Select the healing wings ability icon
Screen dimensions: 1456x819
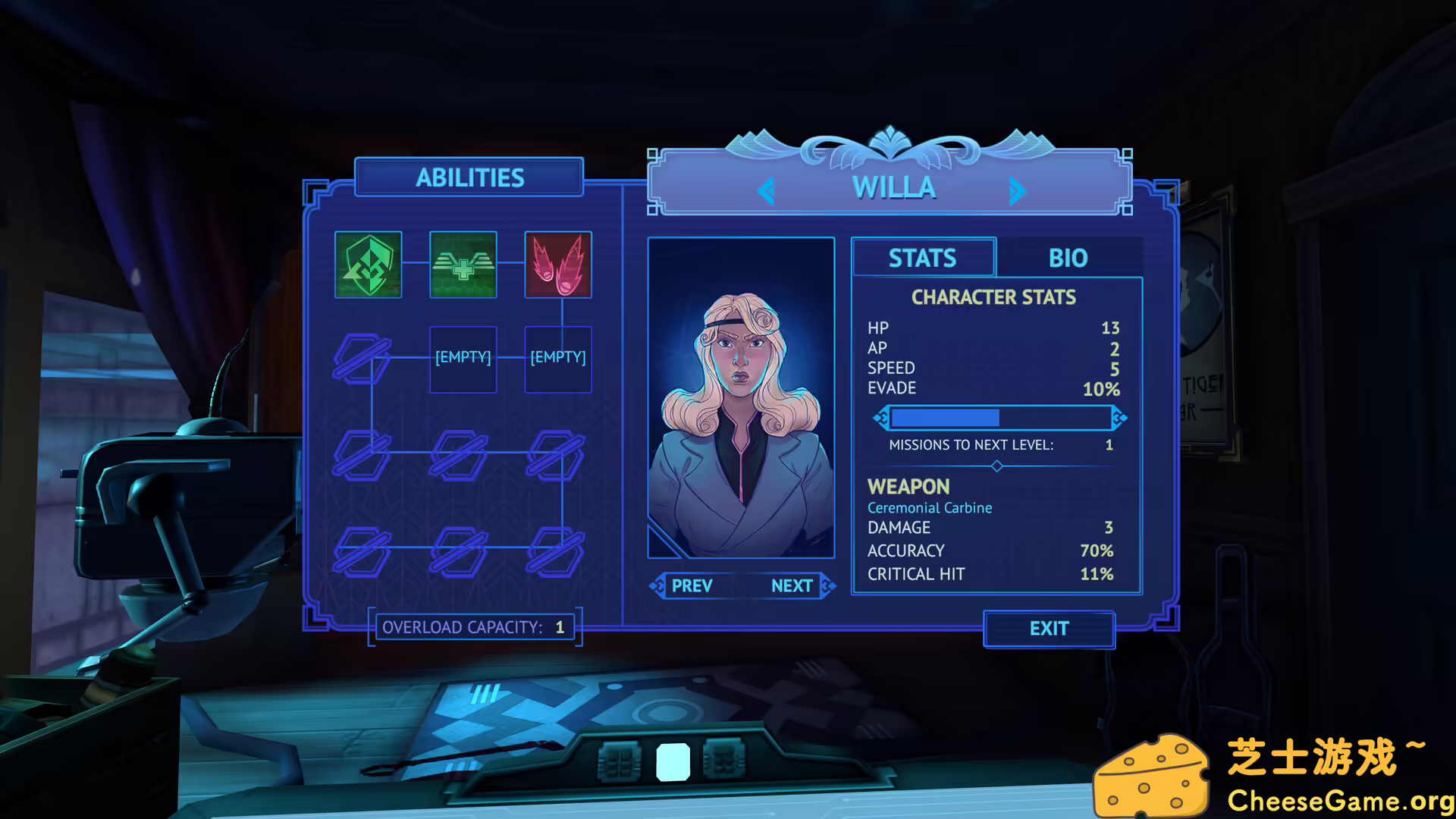click(463, 265)
